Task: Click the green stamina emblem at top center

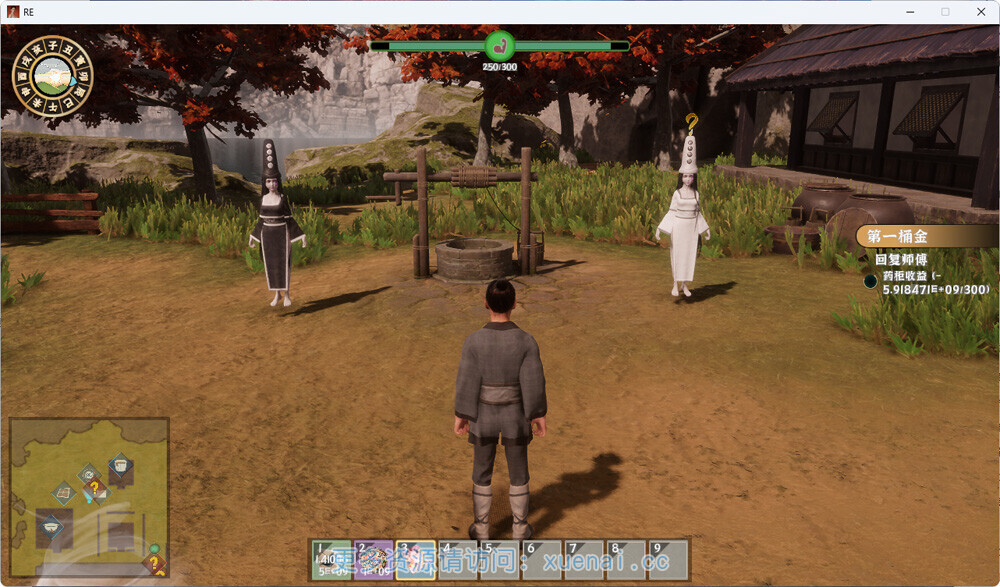Action: 499,45
